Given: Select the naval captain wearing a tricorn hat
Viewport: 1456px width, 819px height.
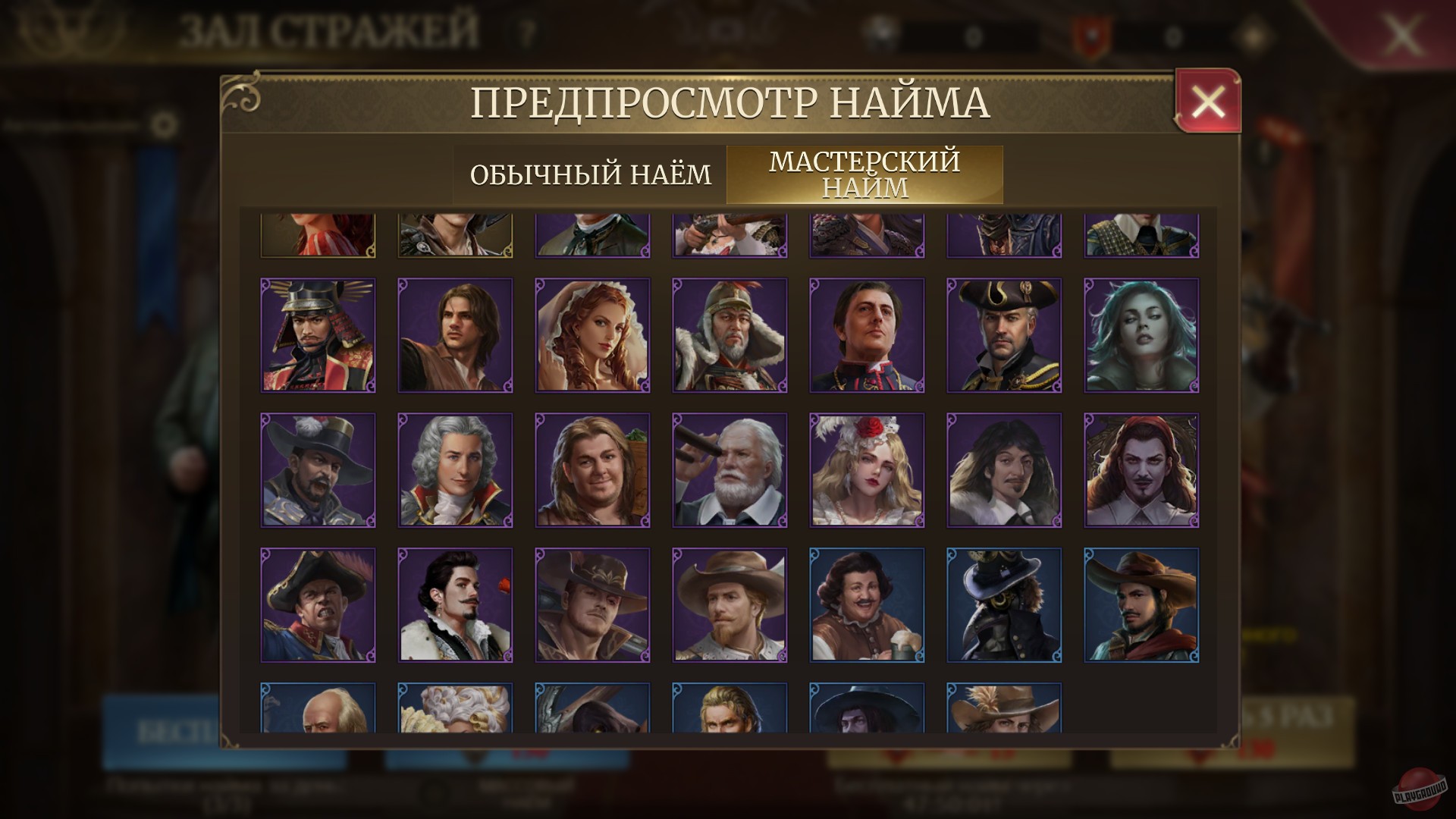Looking at the screenshot, I should (x=1004, y=336).
